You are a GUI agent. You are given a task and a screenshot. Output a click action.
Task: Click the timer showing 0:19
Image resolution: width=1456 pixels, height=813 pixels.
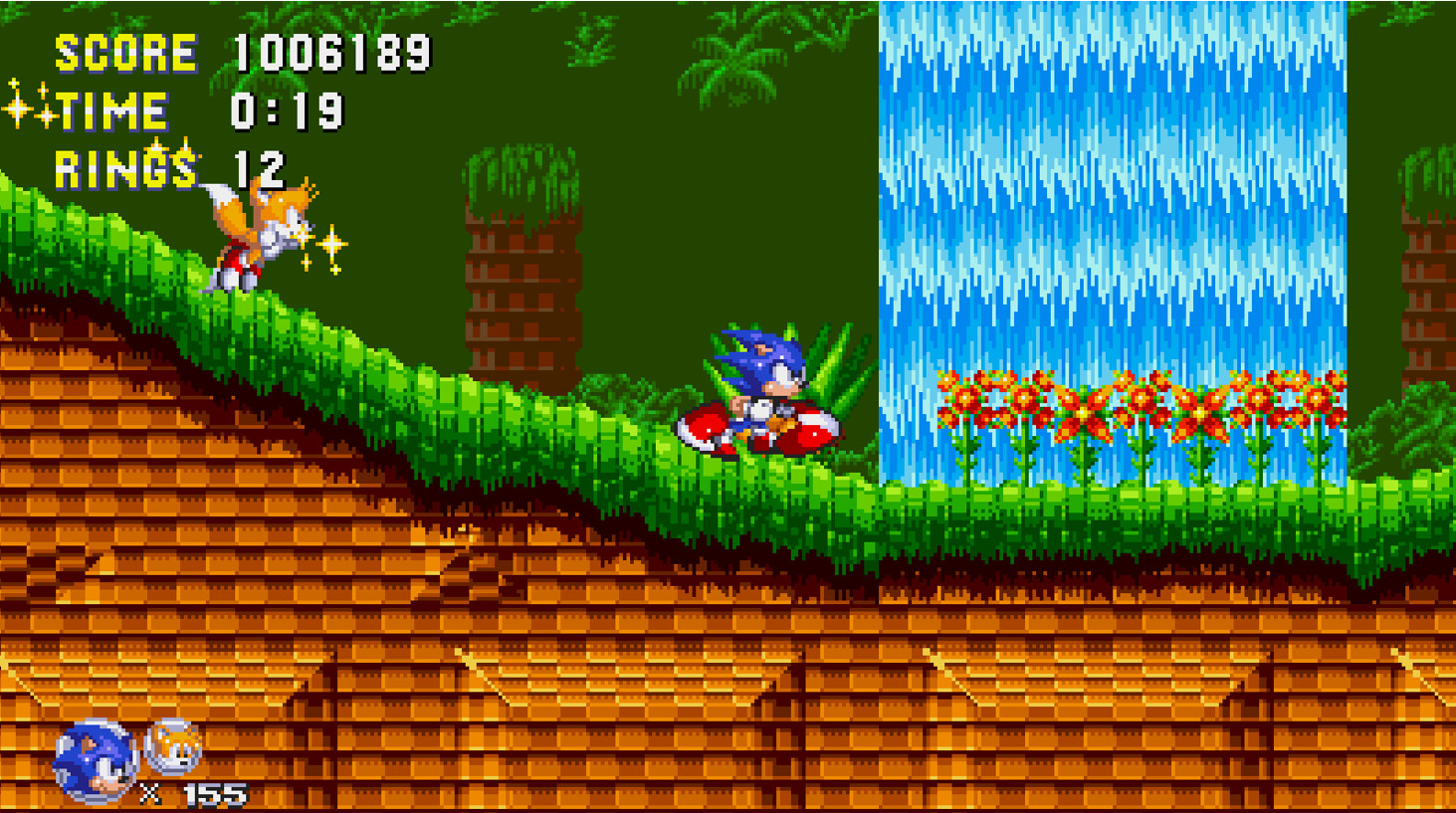[289, 109]
